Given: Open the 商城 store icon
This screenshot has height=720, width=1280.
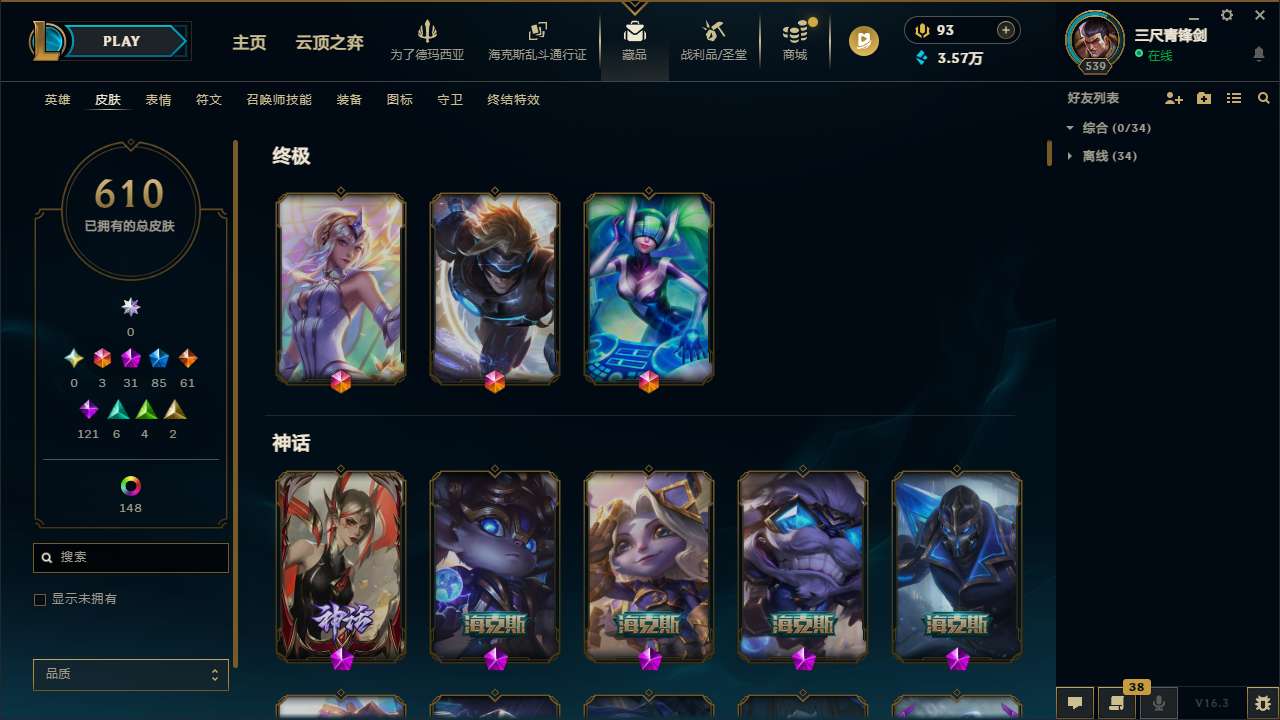Looking at the screenshot, I should click(795, 40).
